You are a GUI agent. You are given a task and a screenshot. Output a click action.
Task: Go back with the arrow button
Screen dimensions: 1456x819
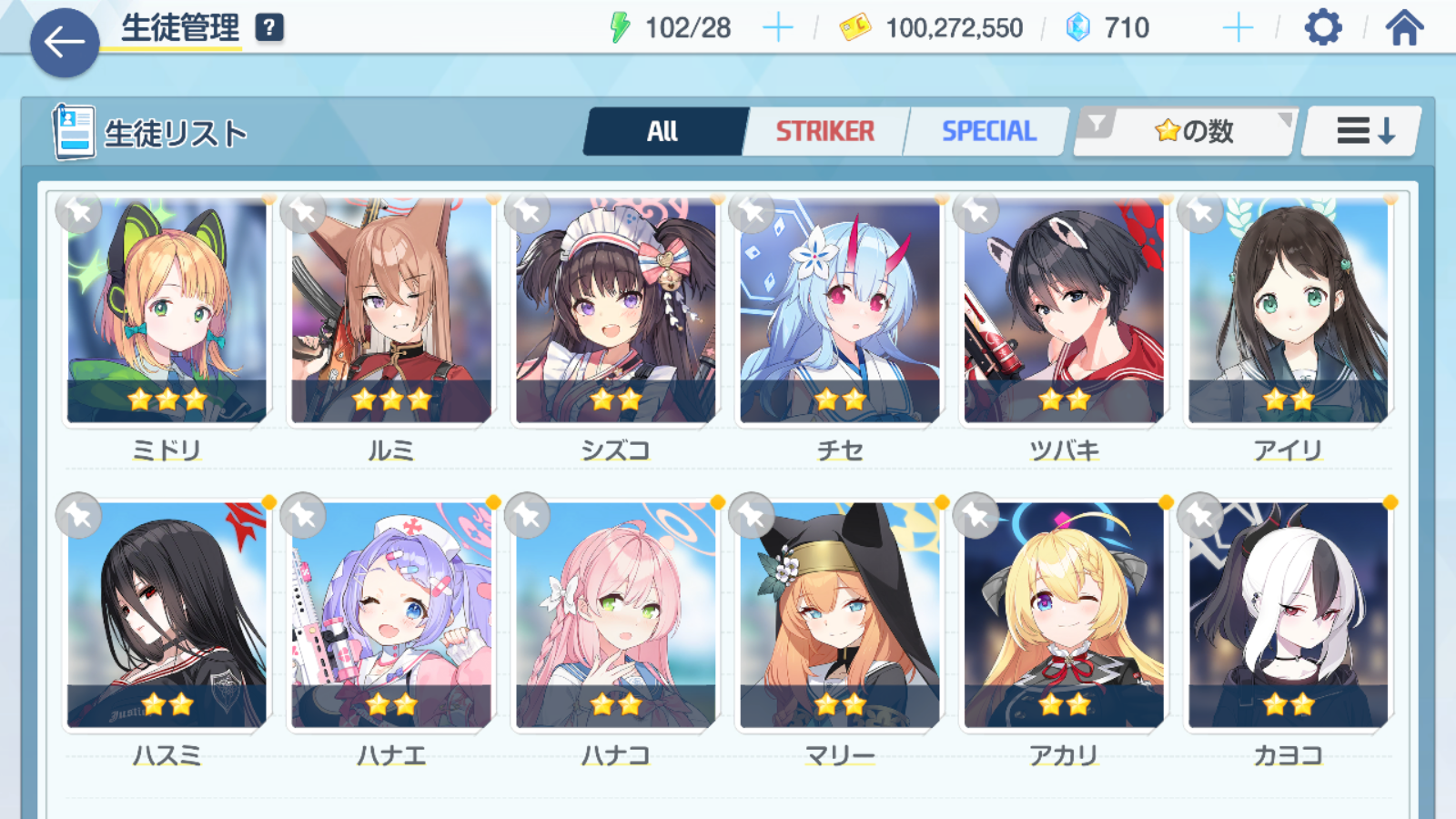pos(64,42)
